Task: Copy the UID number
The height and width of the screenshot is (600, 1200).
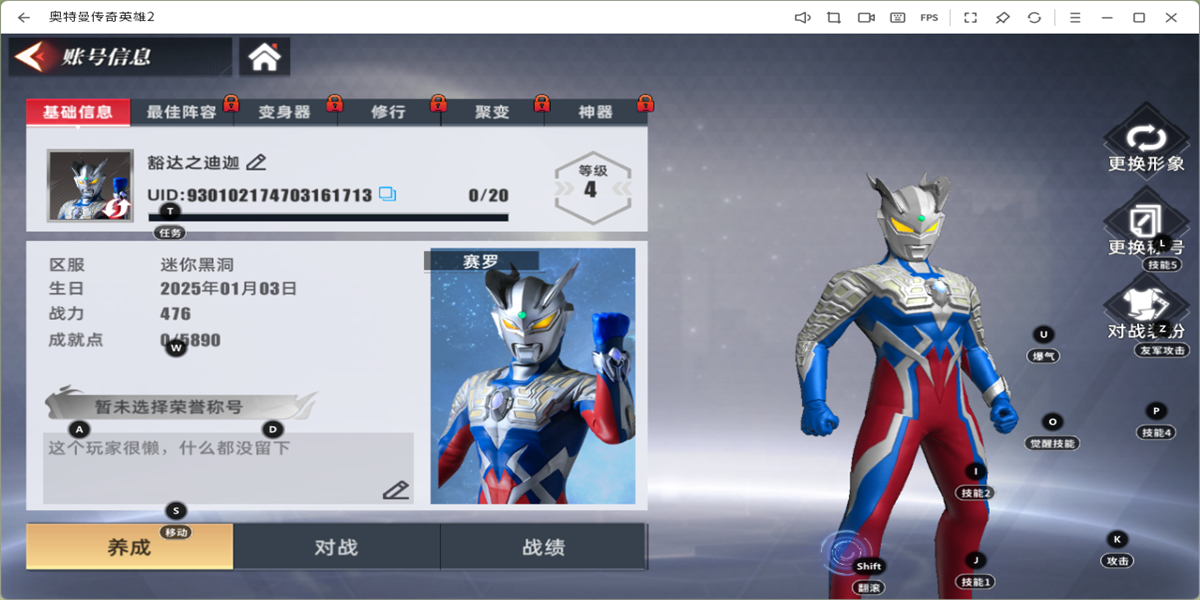Action: 387,194
